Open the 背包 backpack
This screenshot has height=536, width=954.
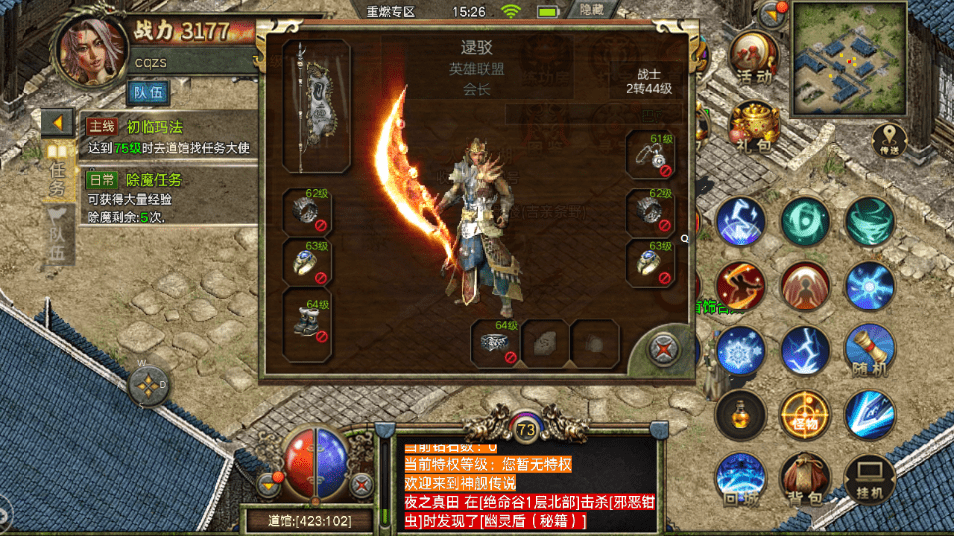click(805, 476)
